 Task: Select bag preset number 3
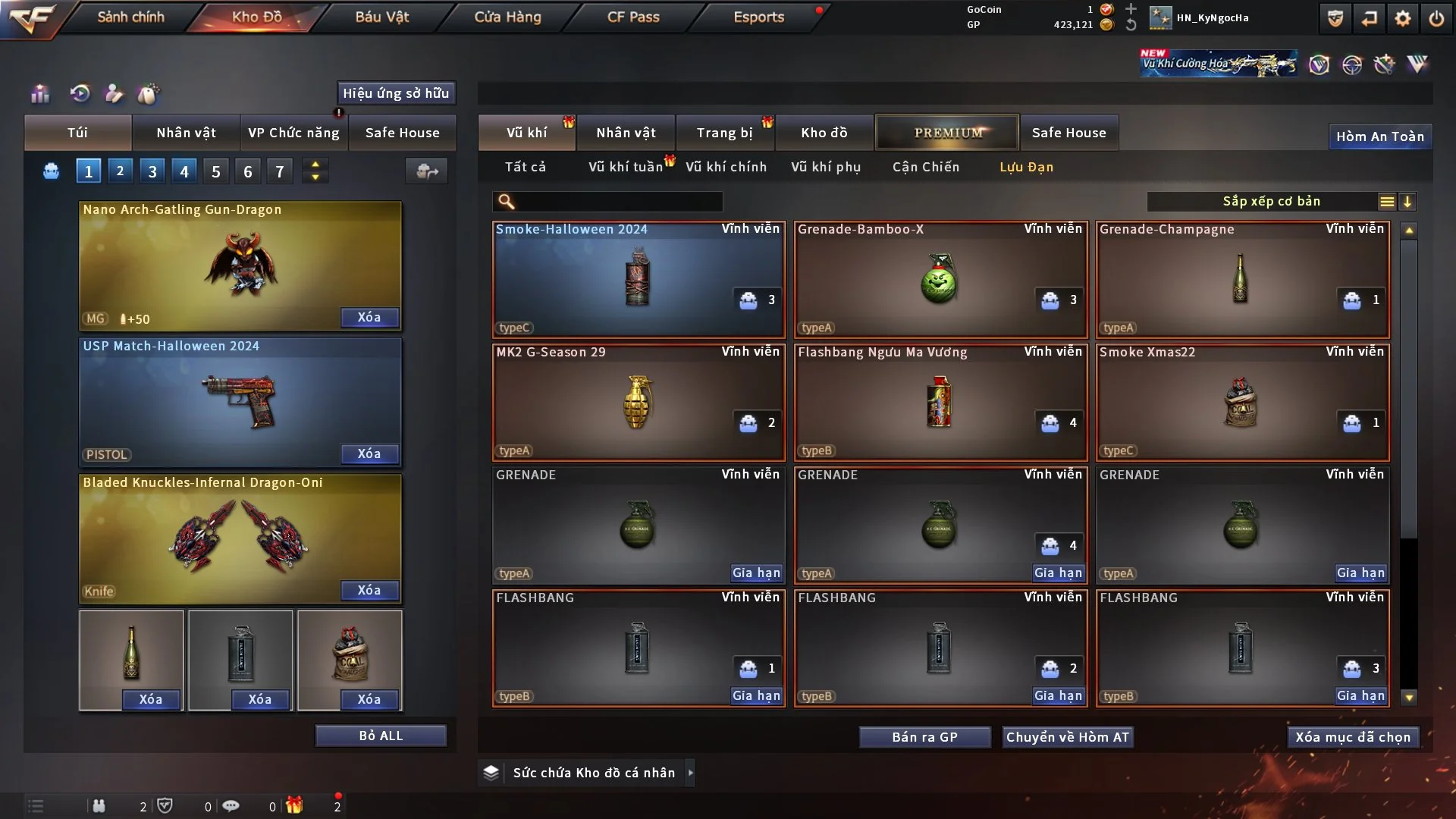152,171
